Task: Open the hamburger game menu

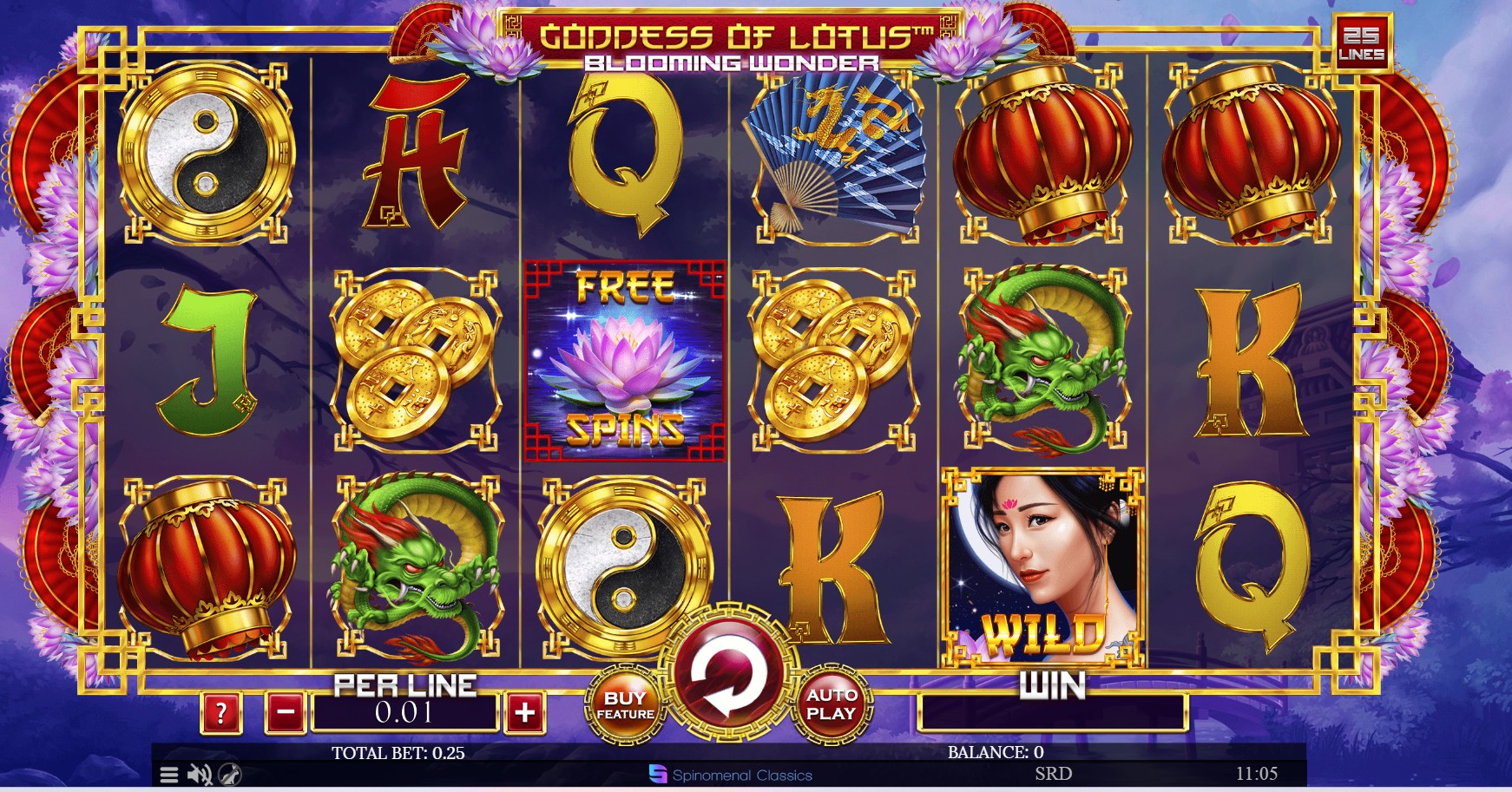Action: coord(170,776)
